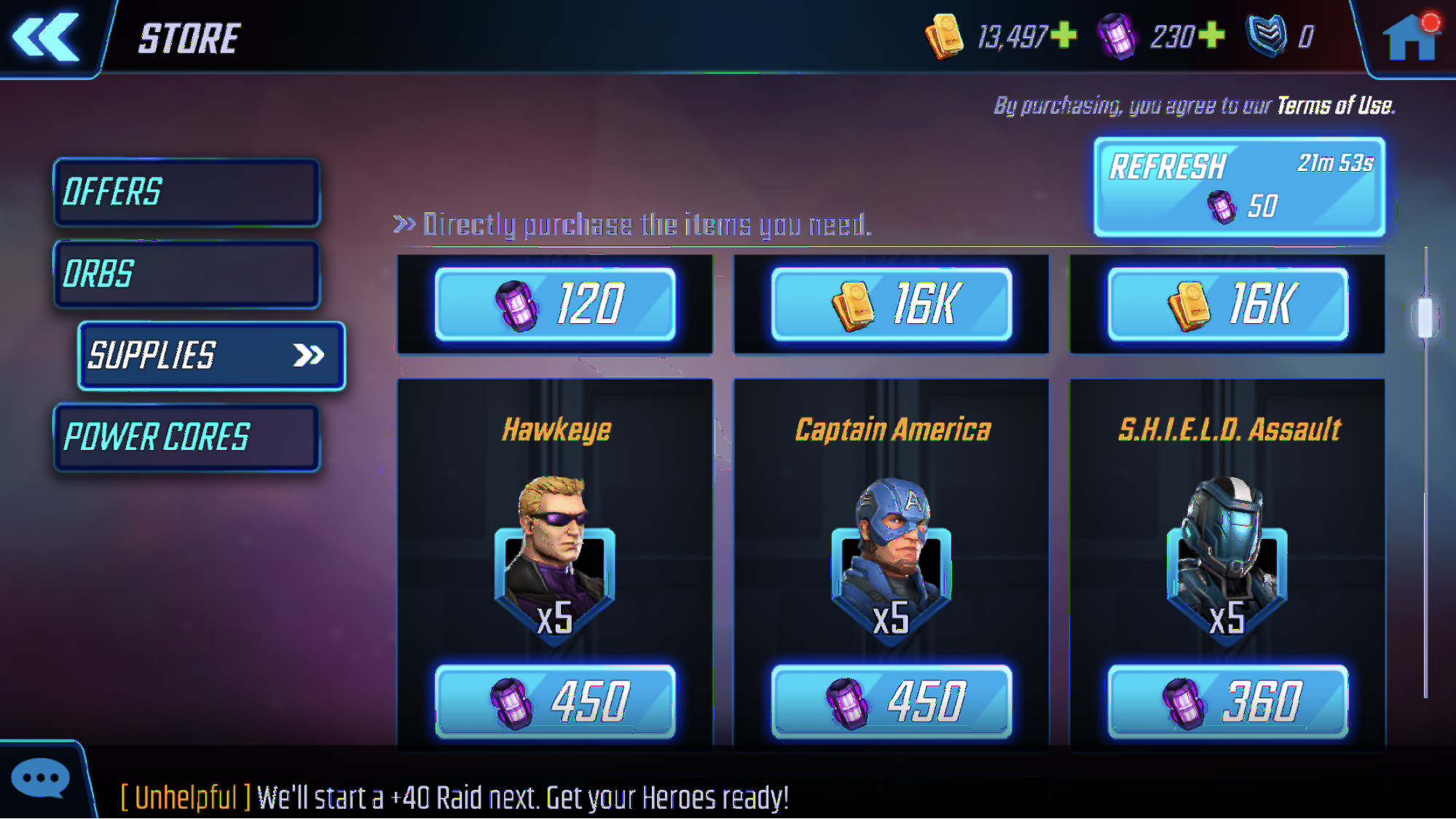The image size is (1456, 819).
Task: Switch to the Orbs category
Action: [186, 274]
